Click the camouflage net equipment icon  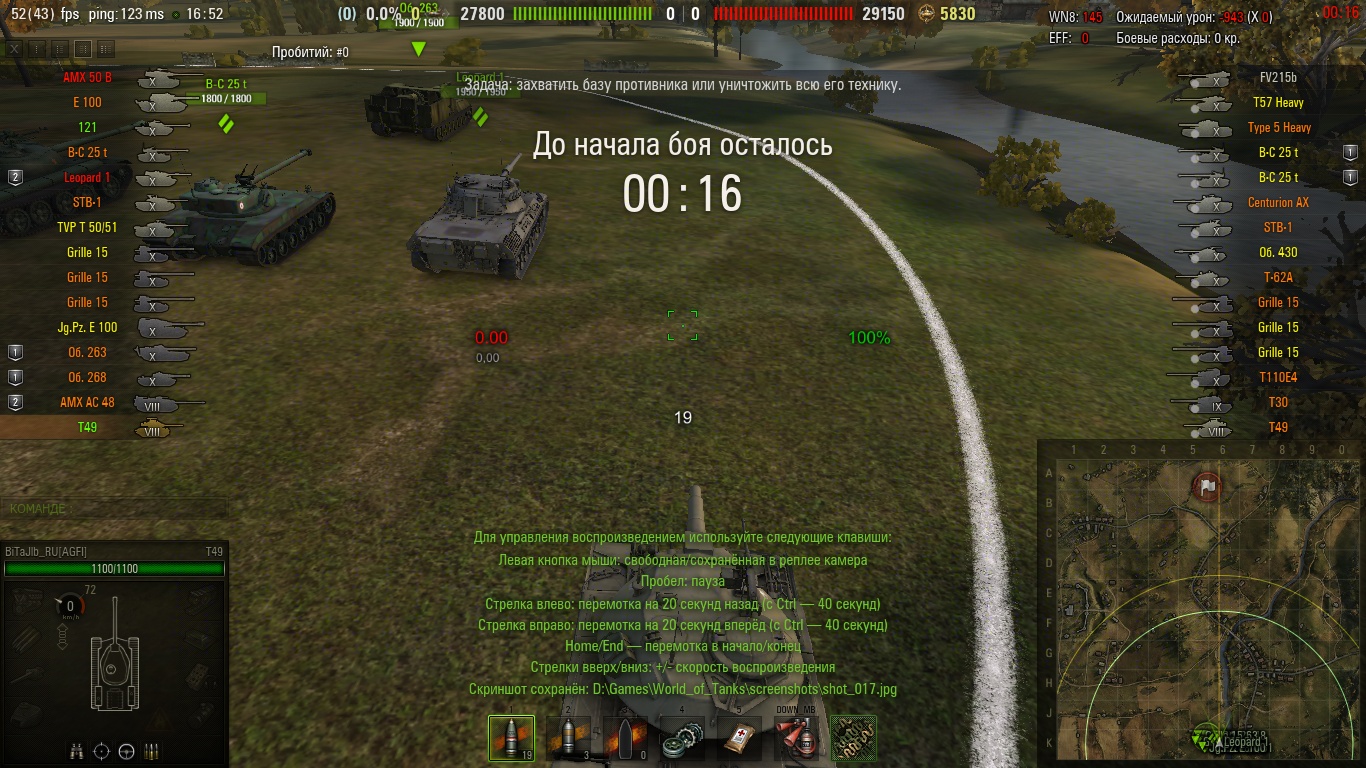(854, 738)
